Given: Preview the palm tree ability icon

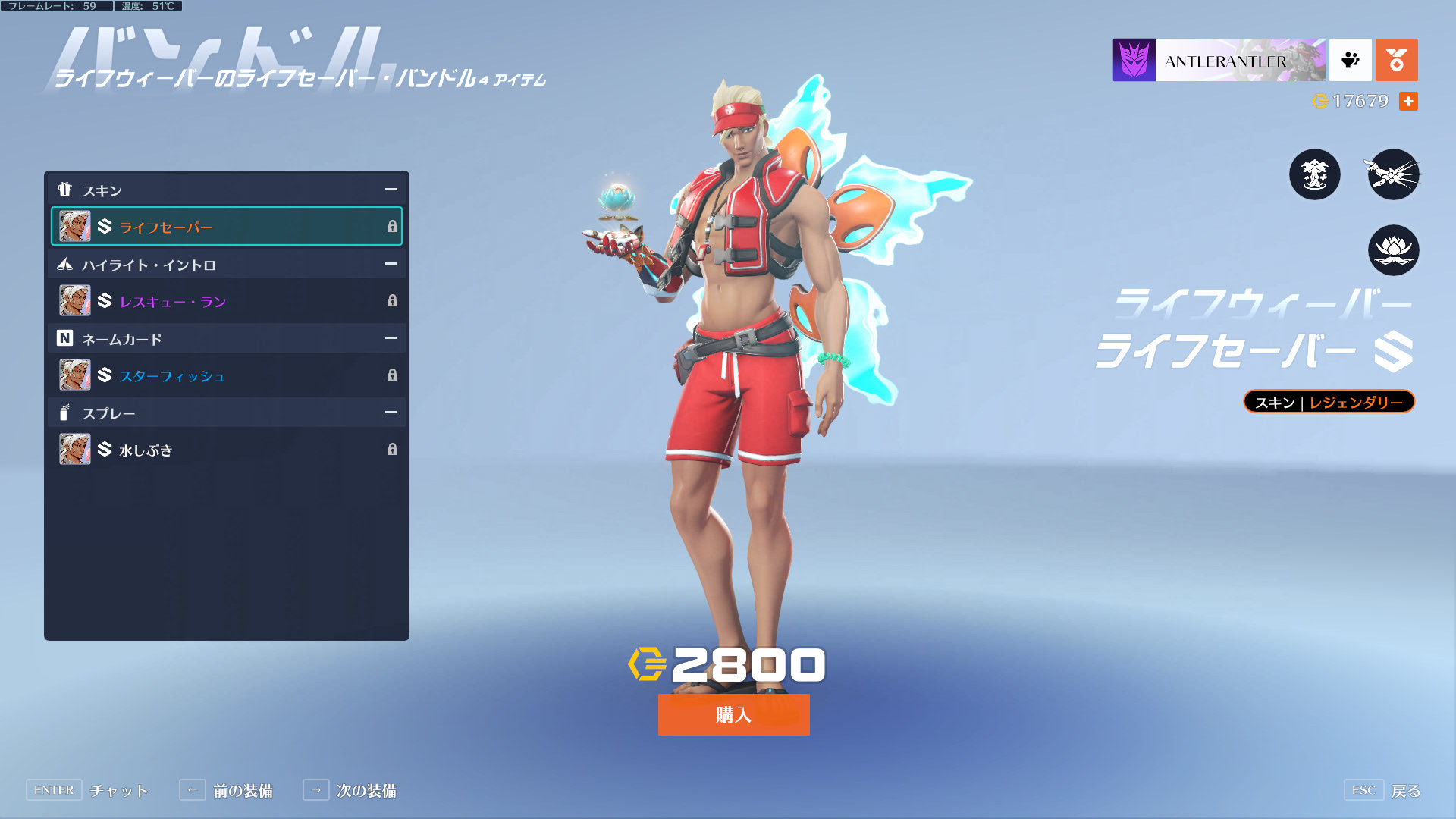Looking at the screenshot, I should click(x=1314, y=174).
